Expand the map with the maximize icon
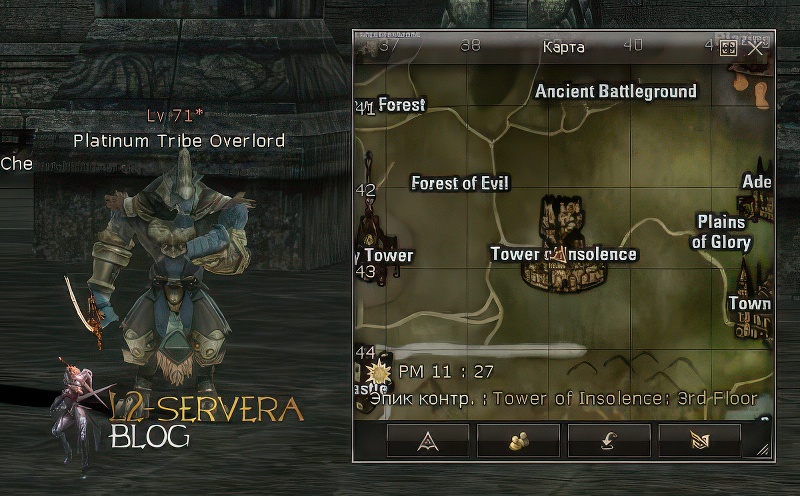 [x=728, y=47]
